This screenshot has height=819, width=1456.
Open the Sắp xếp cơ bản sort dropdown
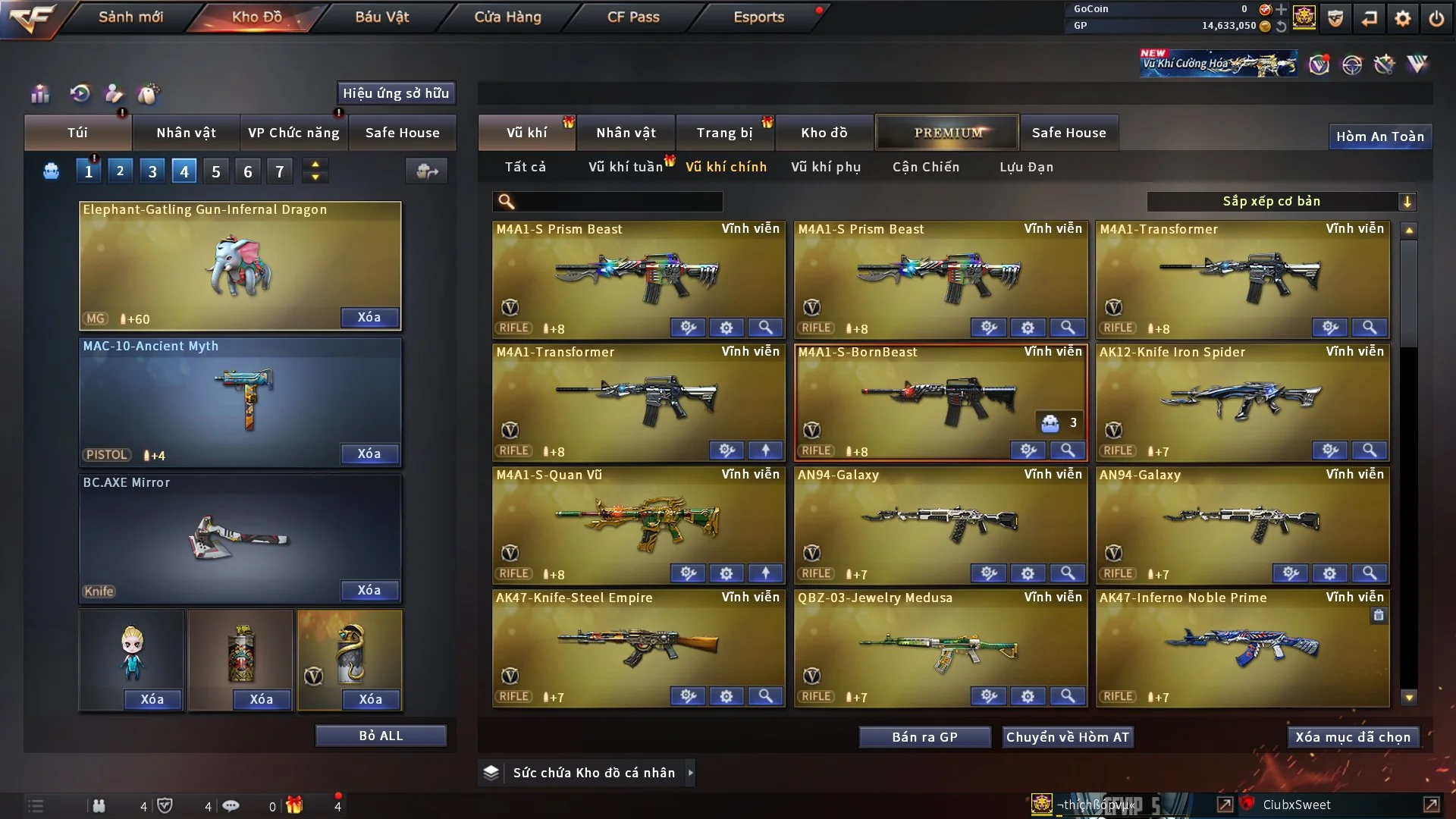(1280, 202)
